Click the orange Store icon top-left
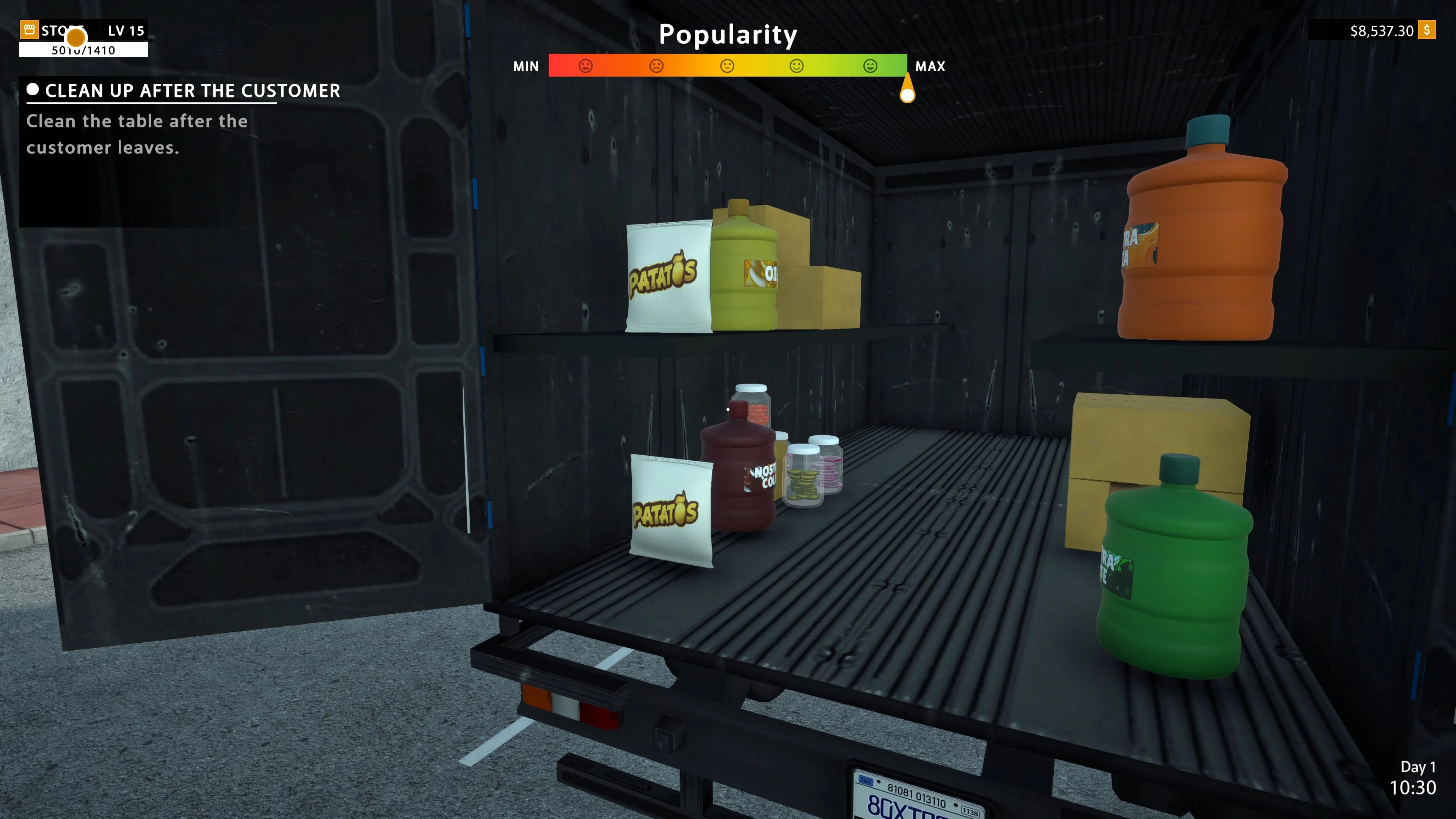Screen dimensions: 1456x819 click(30, 30)
